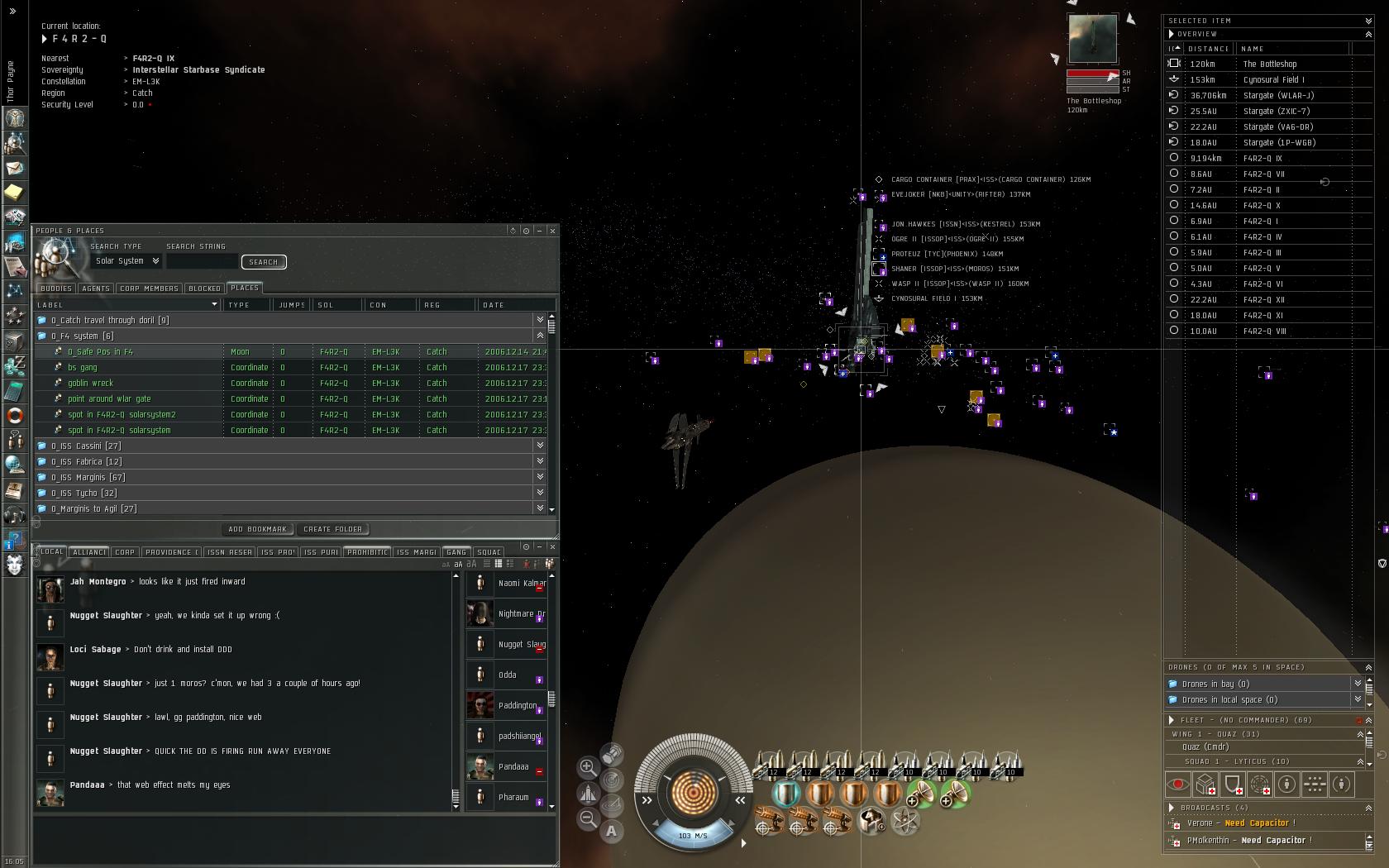The height and width of the screenshot is (868, 1389).
Task: Expand the 0_ISS Cassini folder
Action: coord(86,446)
